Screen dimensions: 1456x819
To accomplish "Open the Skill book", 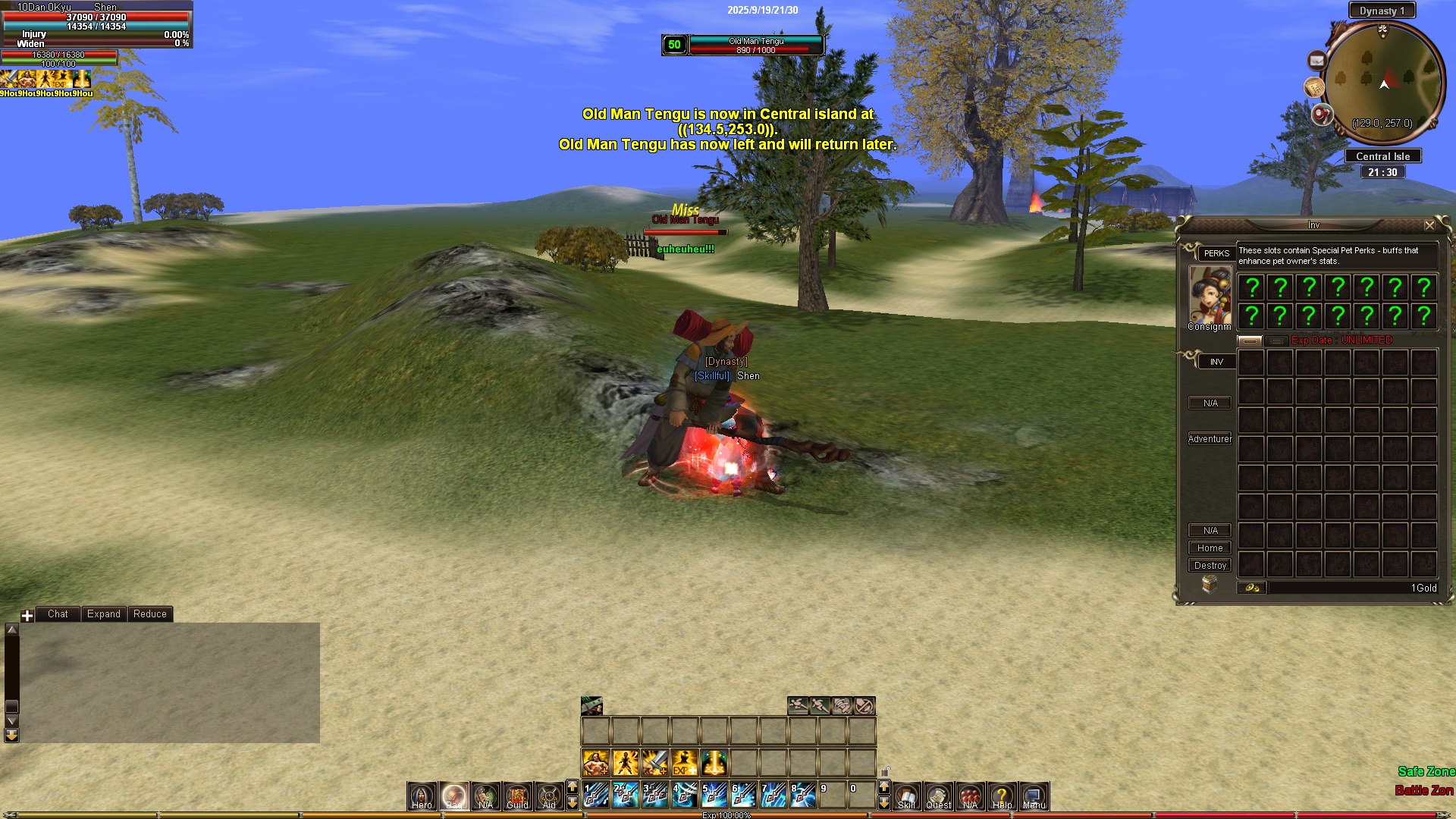I will tap(906, 795).
